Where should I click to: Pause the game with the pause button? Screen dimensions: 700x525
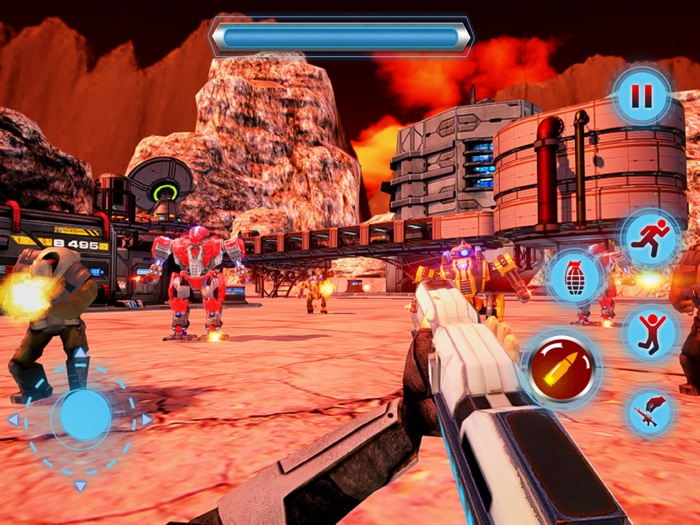click(640, 96)
